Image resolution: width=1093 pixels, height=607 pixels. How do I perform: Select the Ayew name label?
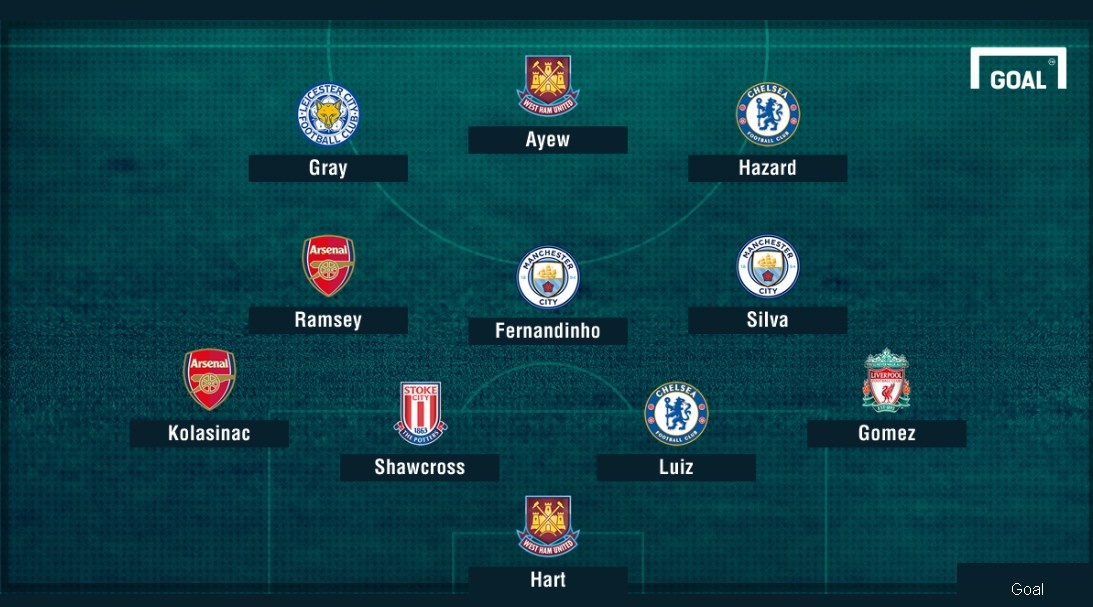[x=547, y=140]
